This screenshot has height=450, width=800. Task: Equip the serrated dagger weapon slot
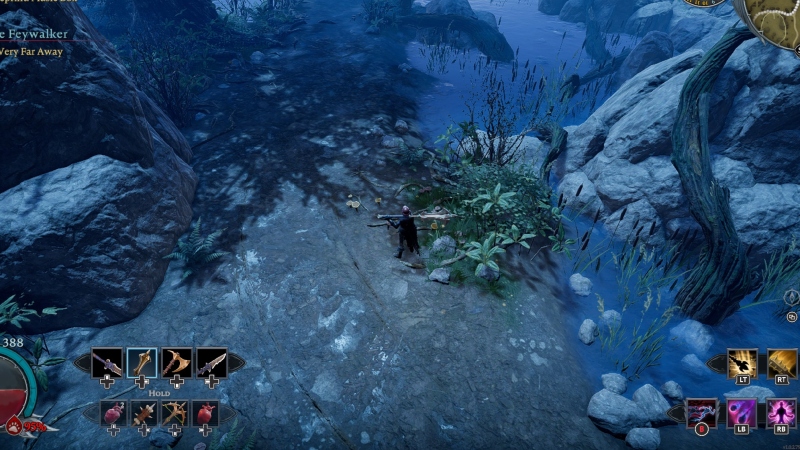[211, 362]
